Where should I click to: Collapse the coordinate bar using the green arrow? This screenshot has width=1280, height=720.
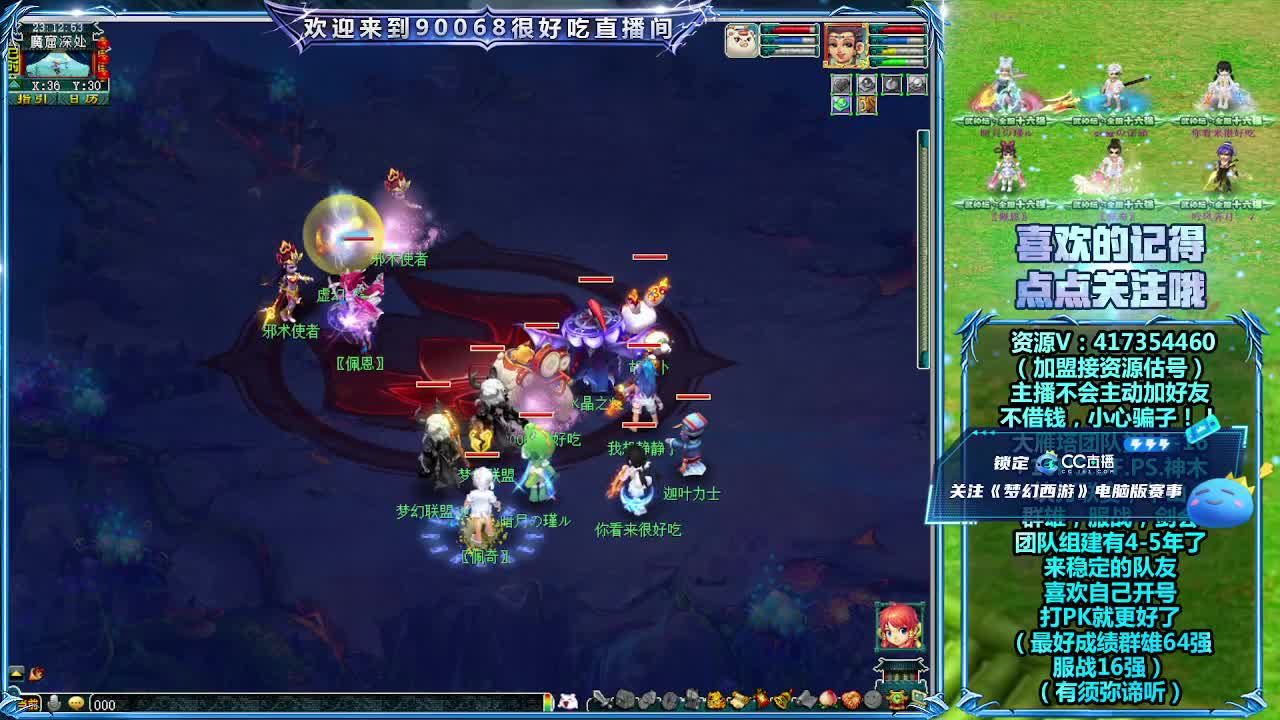pos(13,84)
